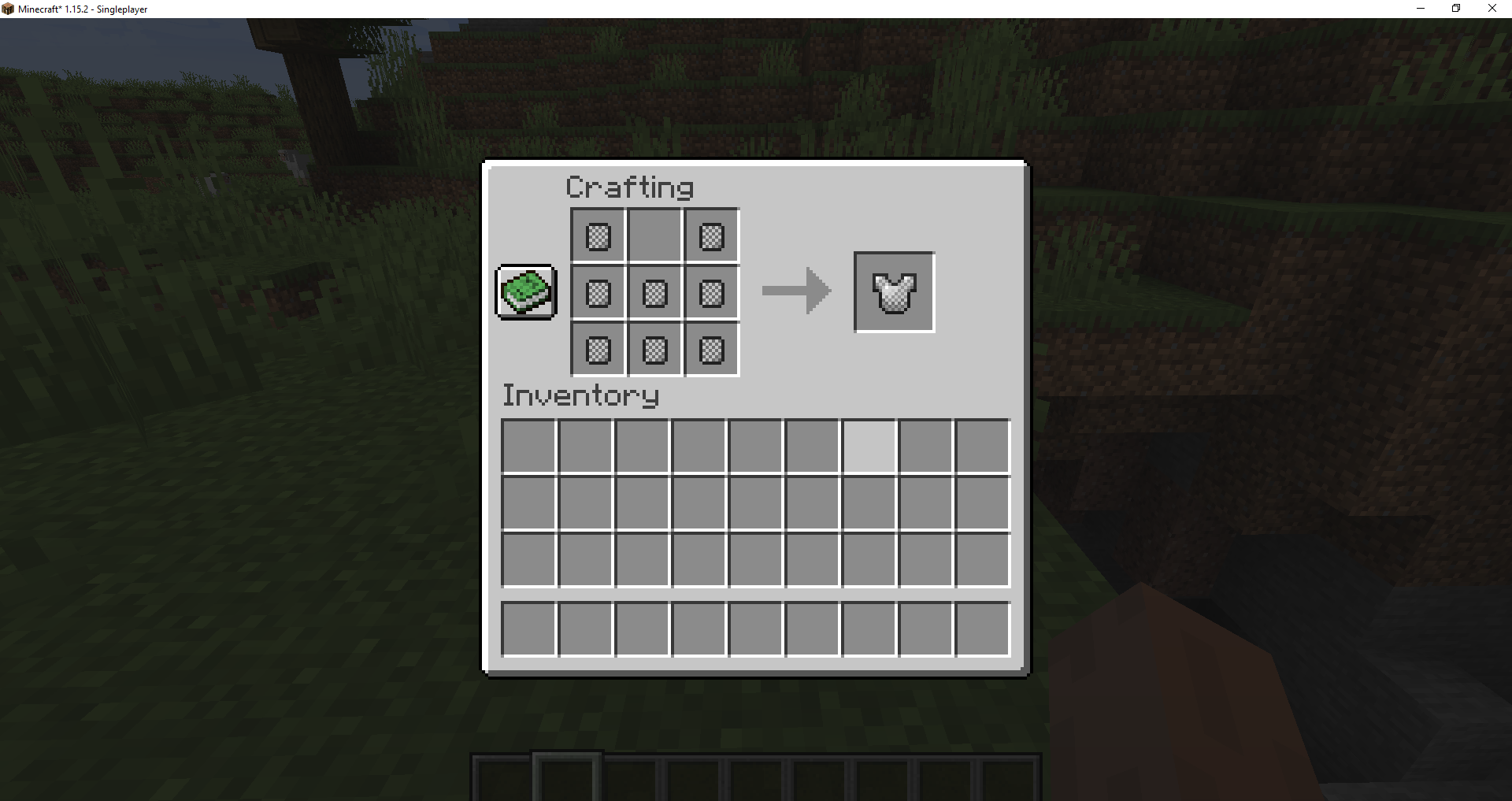Click the middle slot of the second inventory row

(754, 502)
